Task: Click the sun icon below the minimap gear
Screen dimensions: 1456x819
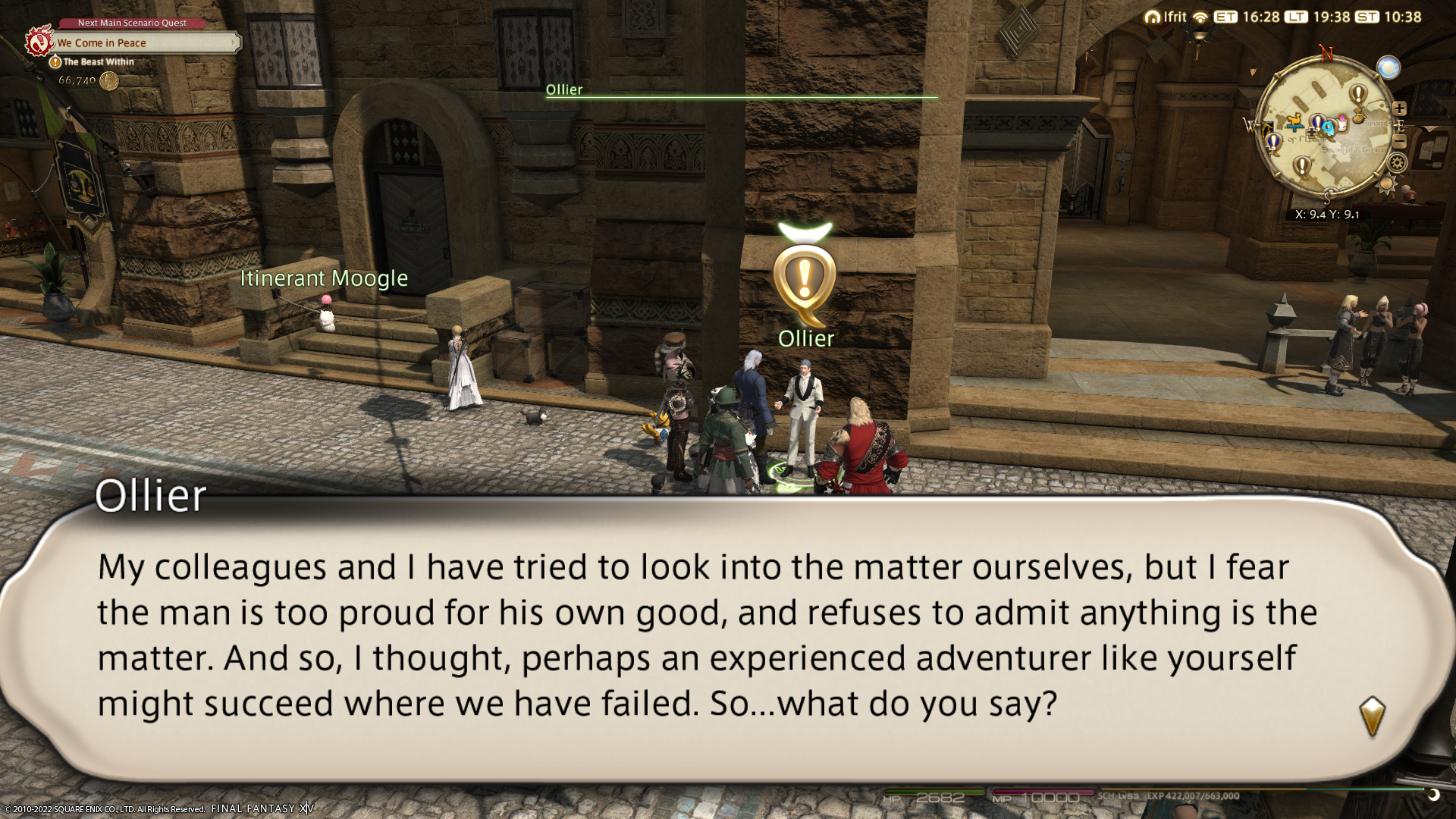Action: (1387, 184)
